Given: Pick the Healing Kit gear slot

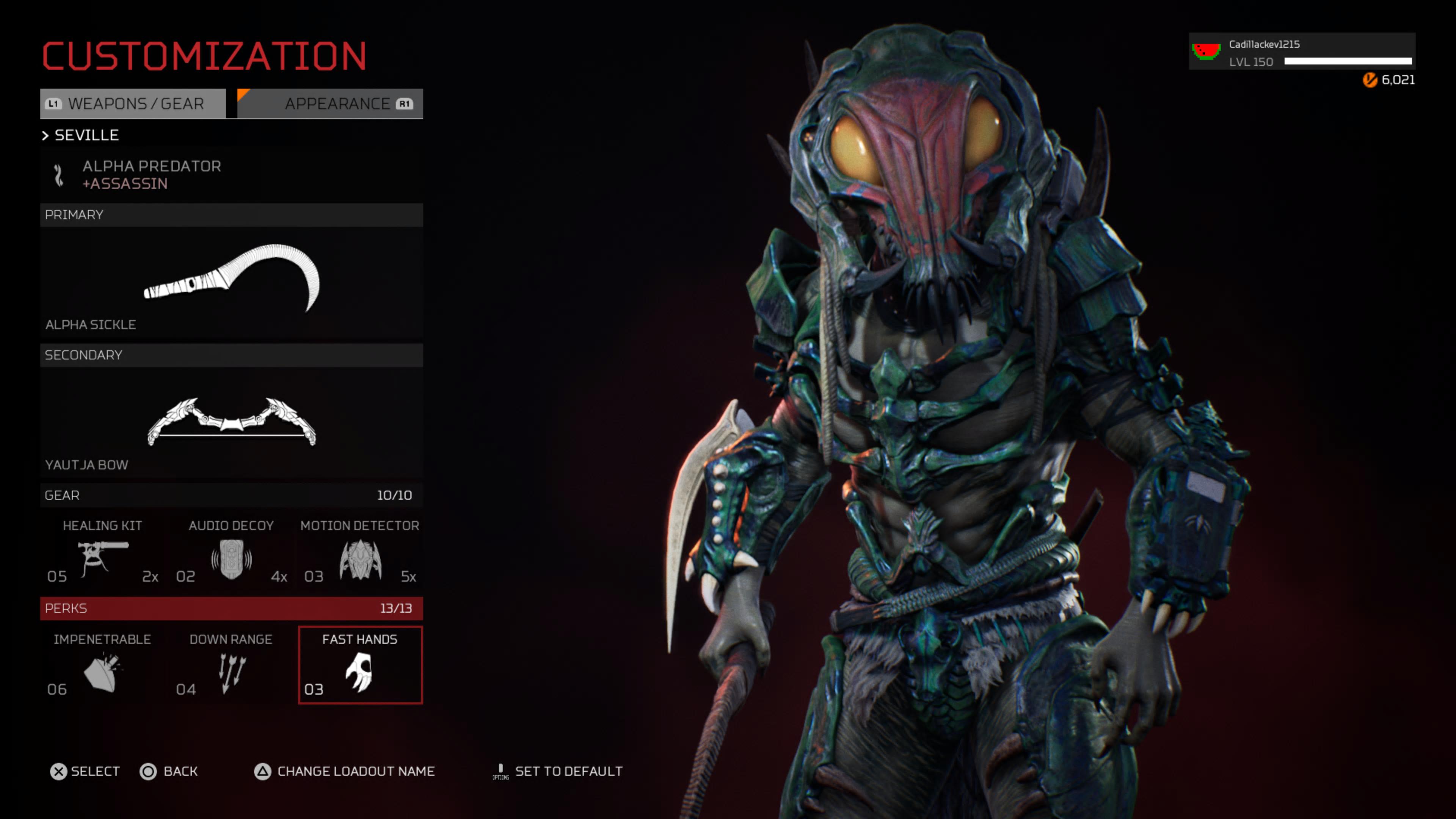Looking at the screenshot, I should pos(102,552).
